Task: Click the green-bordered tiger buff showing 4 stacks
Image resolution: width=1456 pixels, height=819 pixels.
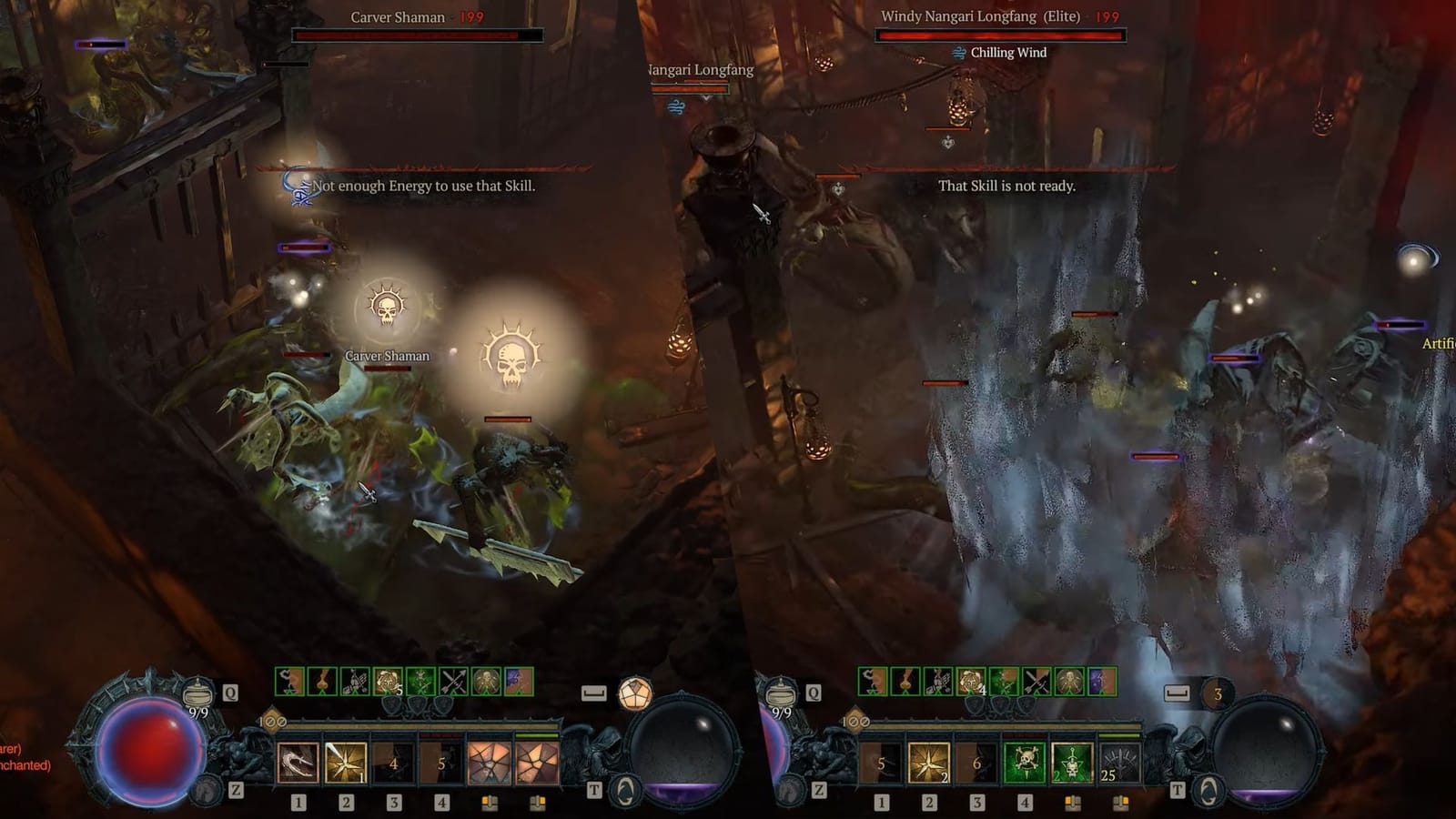Action: [x=970, y=682]
